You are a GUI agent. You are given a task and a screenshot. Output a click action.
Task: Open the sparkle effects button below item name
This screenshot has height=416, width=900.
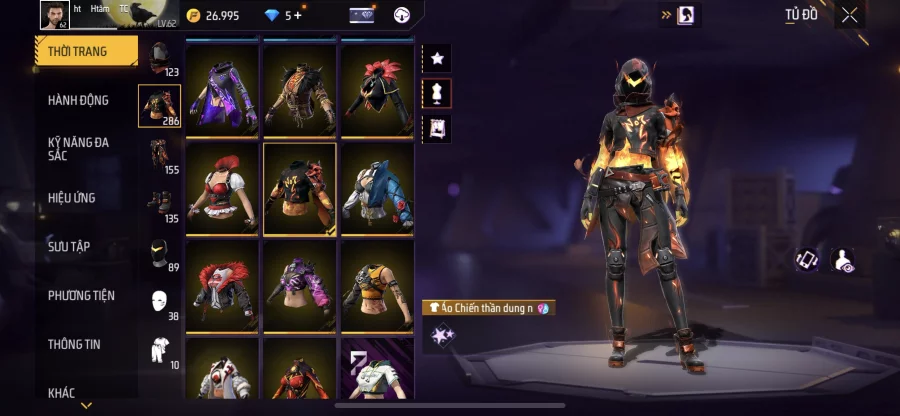tap(439, 336)
